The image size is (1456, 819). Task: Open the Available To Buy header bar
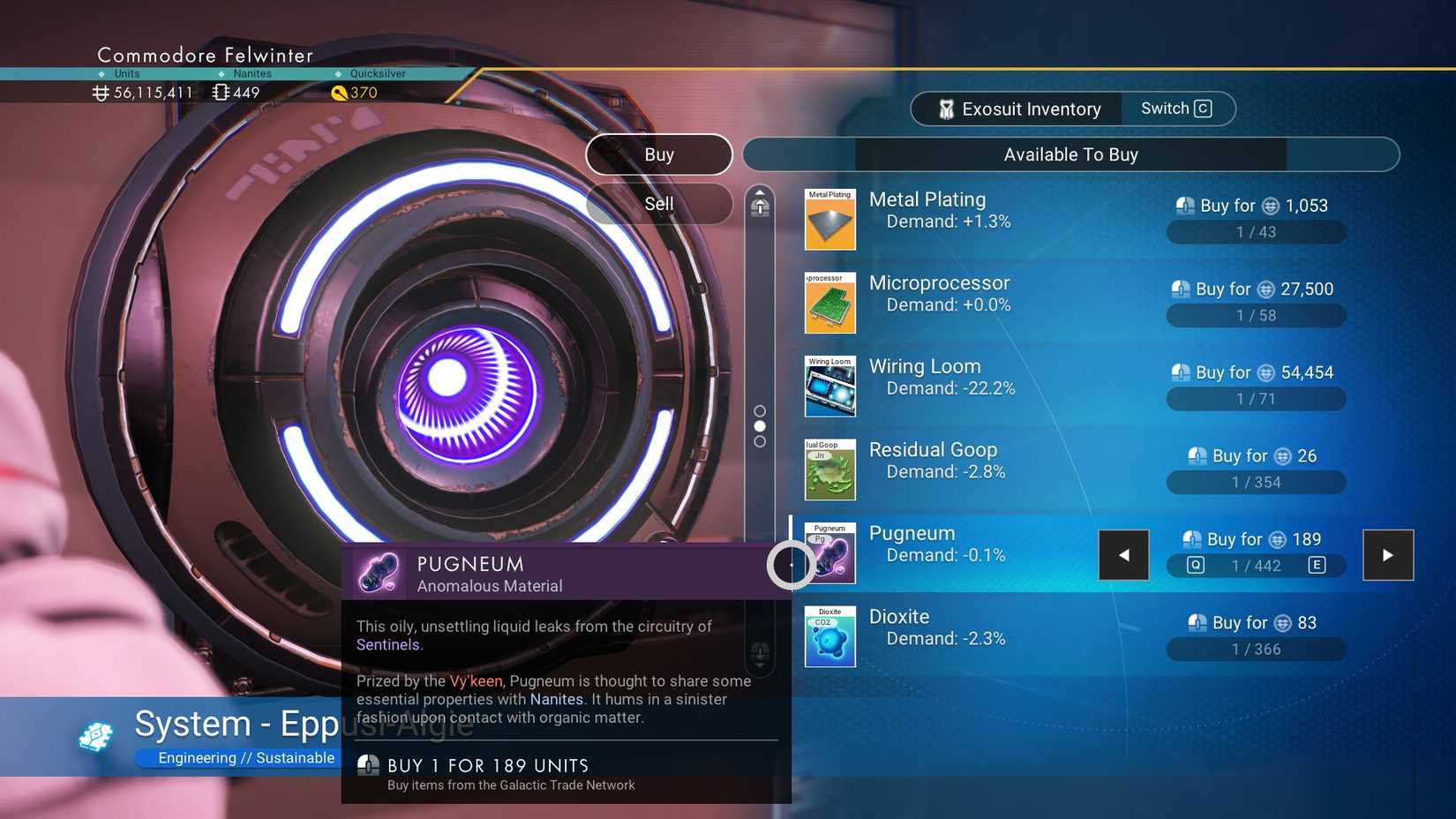click(1070, 154)
